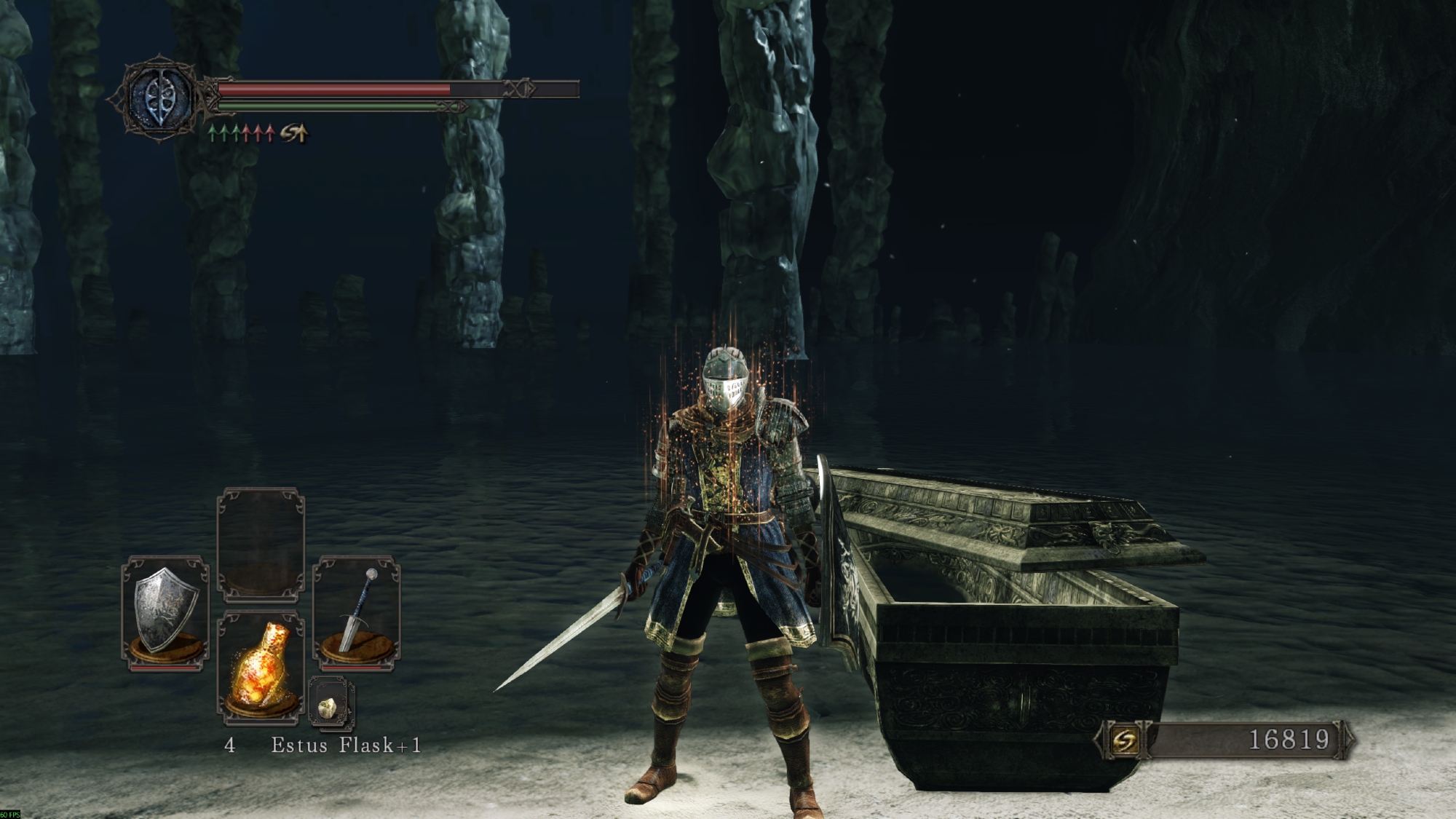Select the shield equipment slot
The image size is (1456, 819).
165,612
